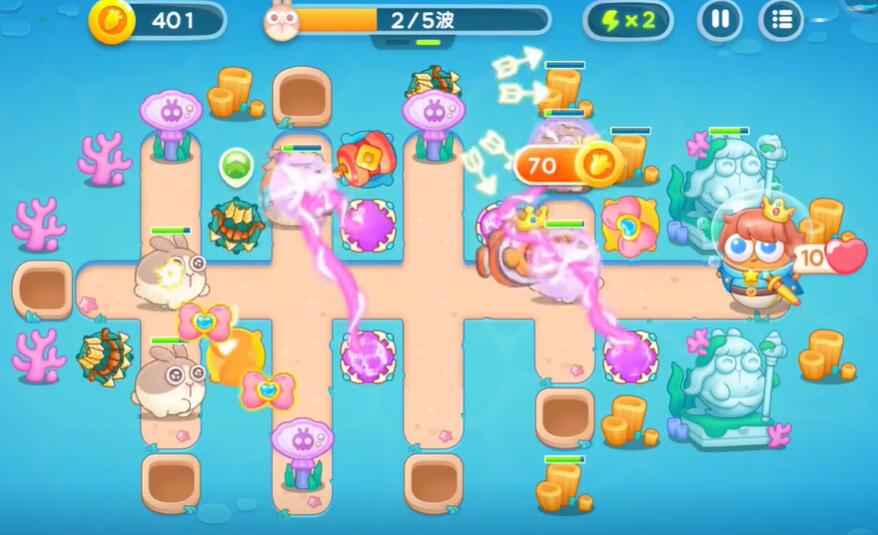
Task: Toggle the x2 lightning speed button
Action: 628,20
